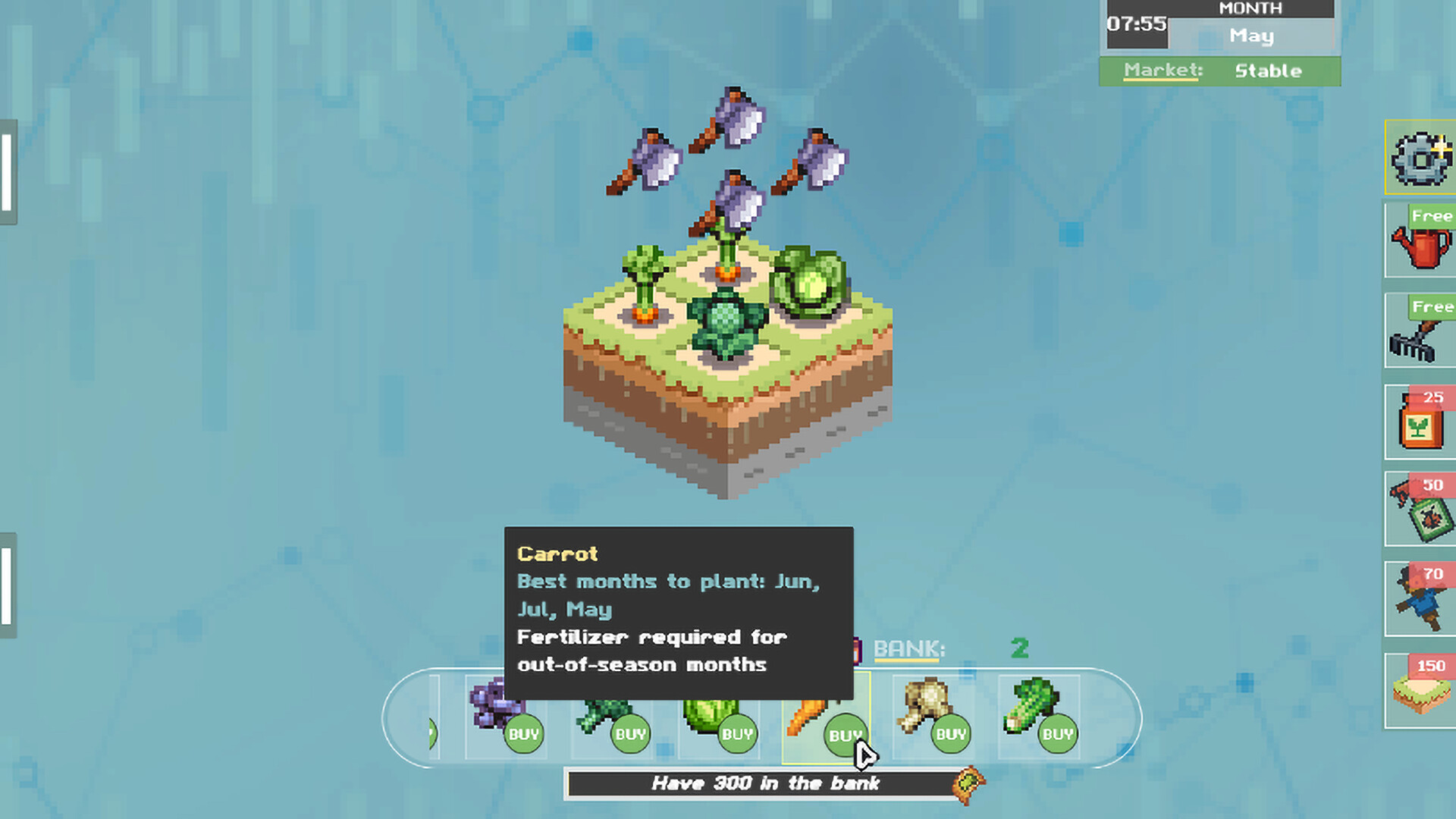Click the cabbage icon in the shop bar
1456x819 pixels.
click(x=709, y=709)
